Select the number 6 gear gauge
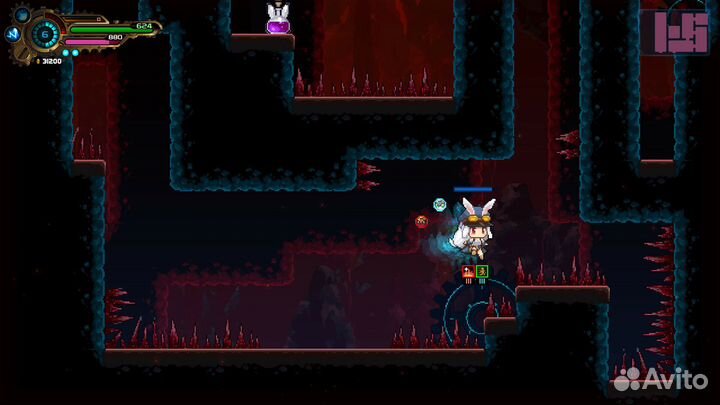720x405 pixels. pyautogui.click(x=43, y=34)
